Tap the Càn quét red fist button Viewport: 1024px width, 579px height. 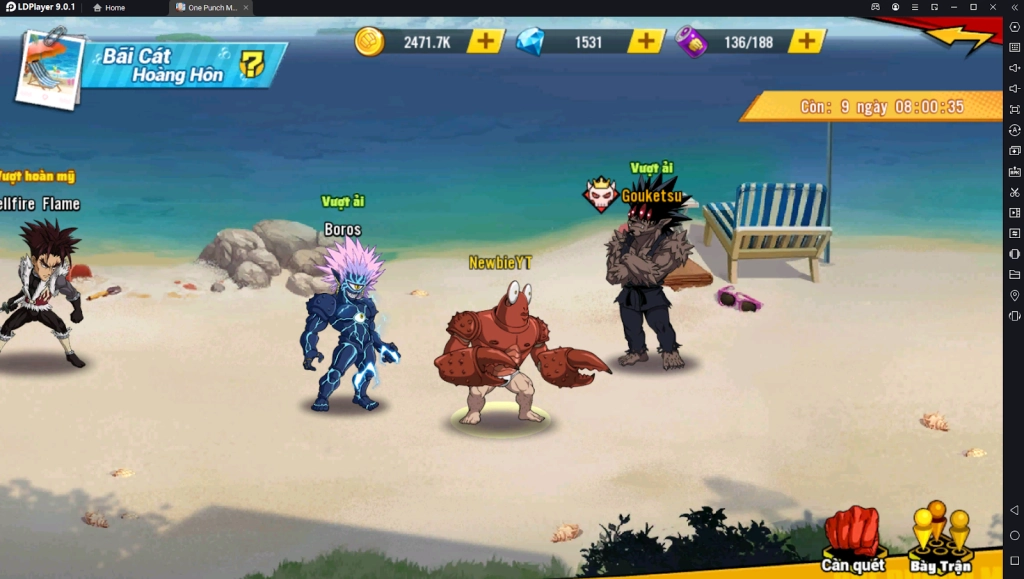[x=853, y=537]
